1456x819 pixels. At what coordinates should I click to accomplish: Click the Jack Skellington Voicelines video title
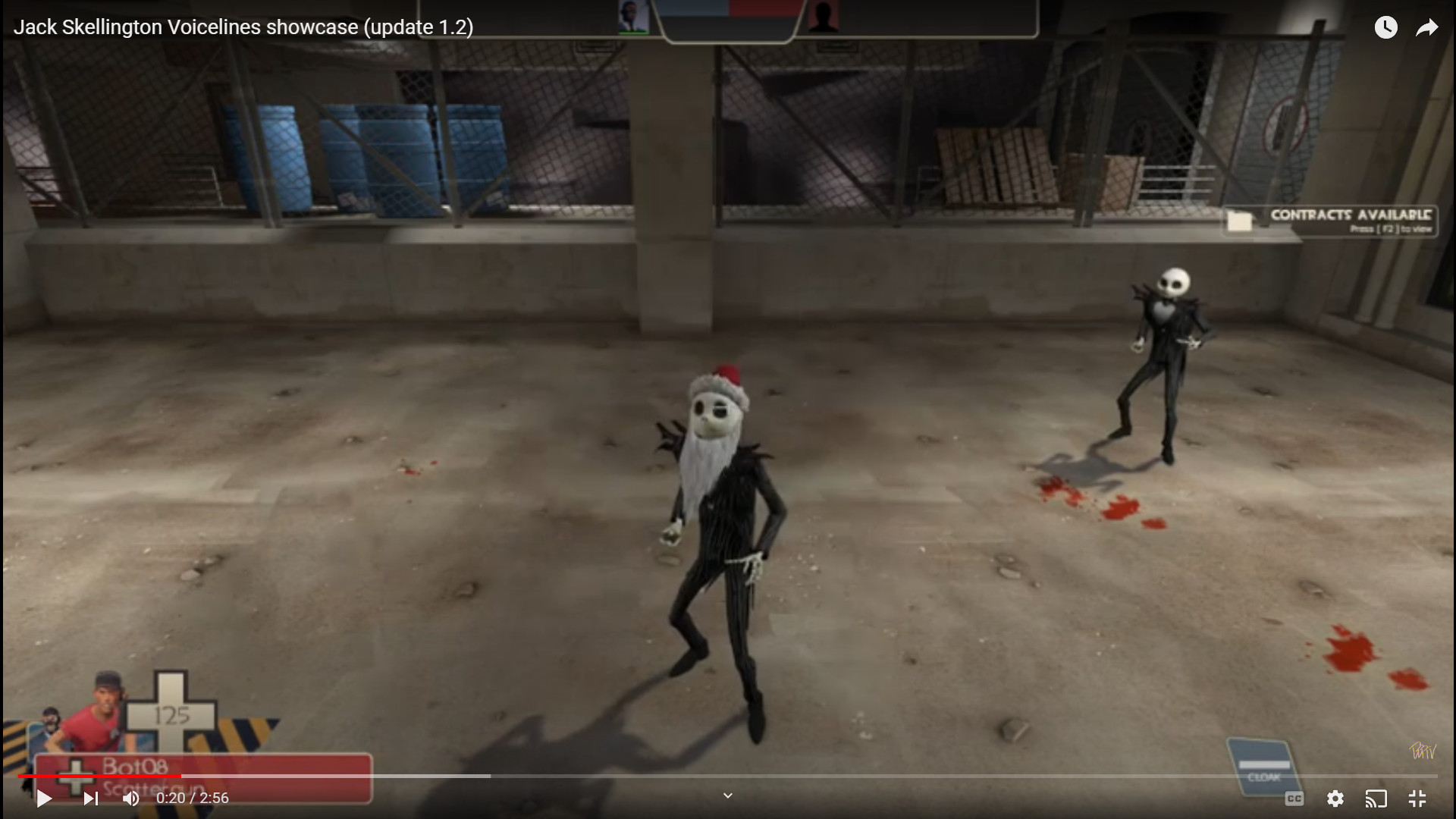tap(243, 27)
